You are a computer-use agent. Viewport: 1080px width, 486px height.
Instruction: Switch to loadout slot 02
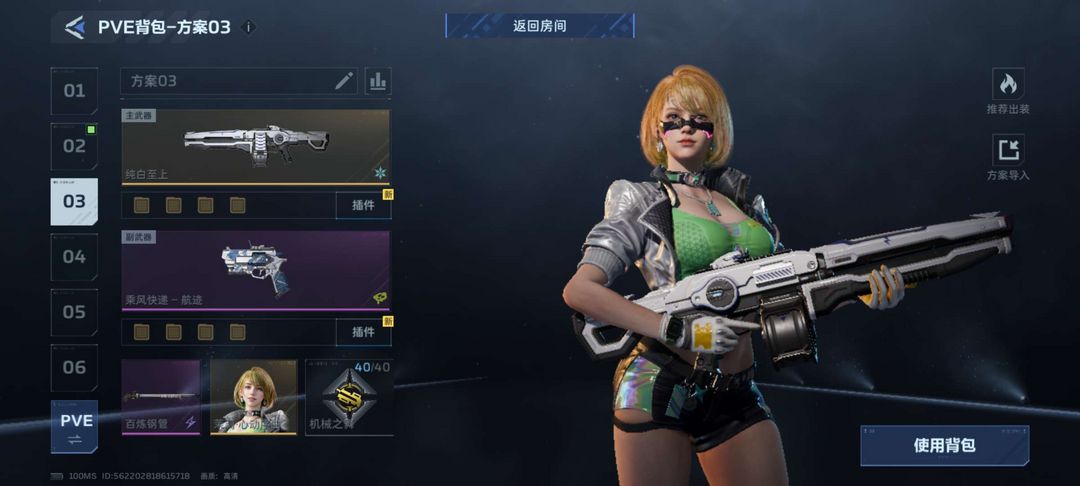click(75, 146)
